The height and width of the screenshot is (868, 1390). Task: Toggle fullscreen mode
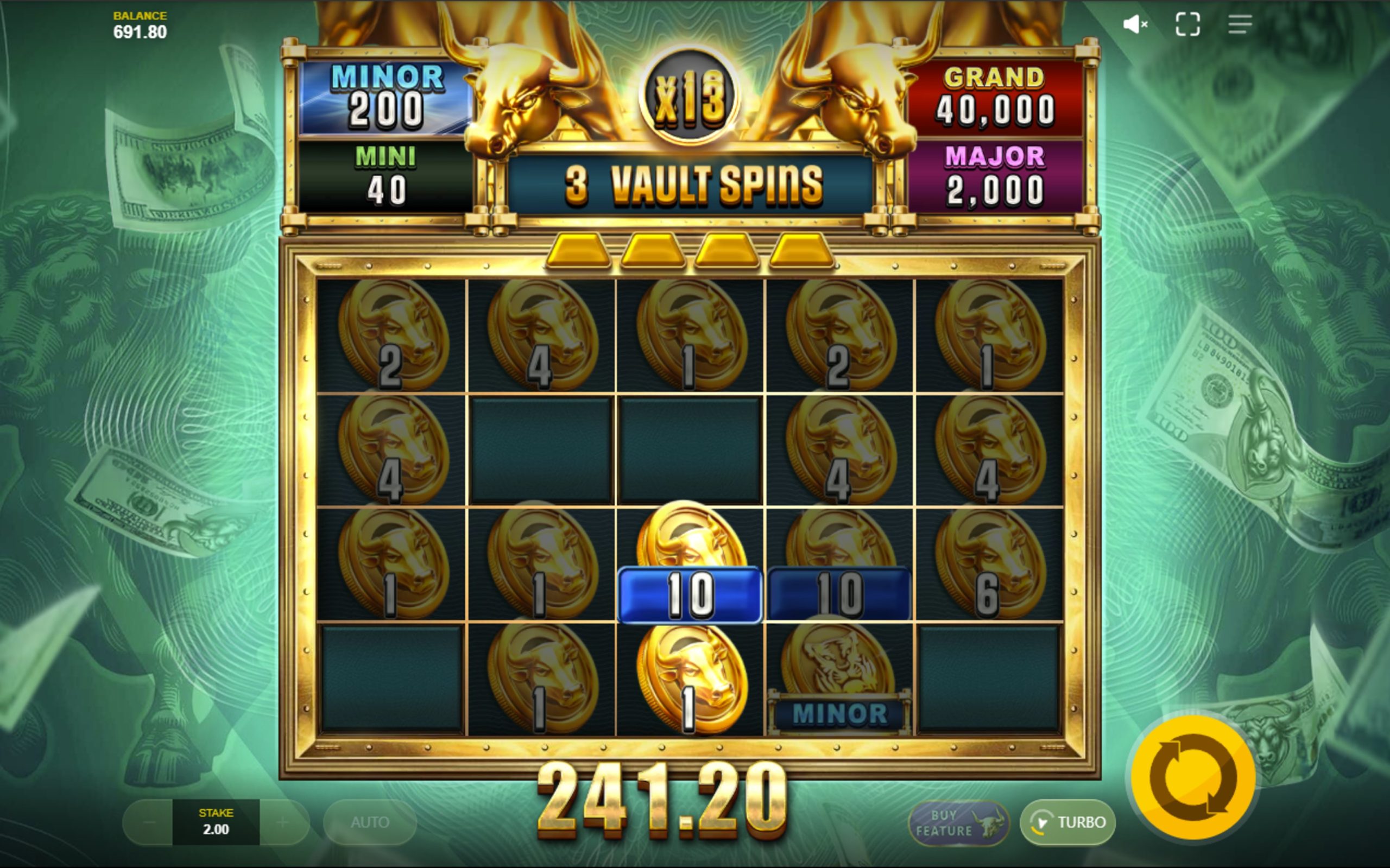tap(1188, 23)
